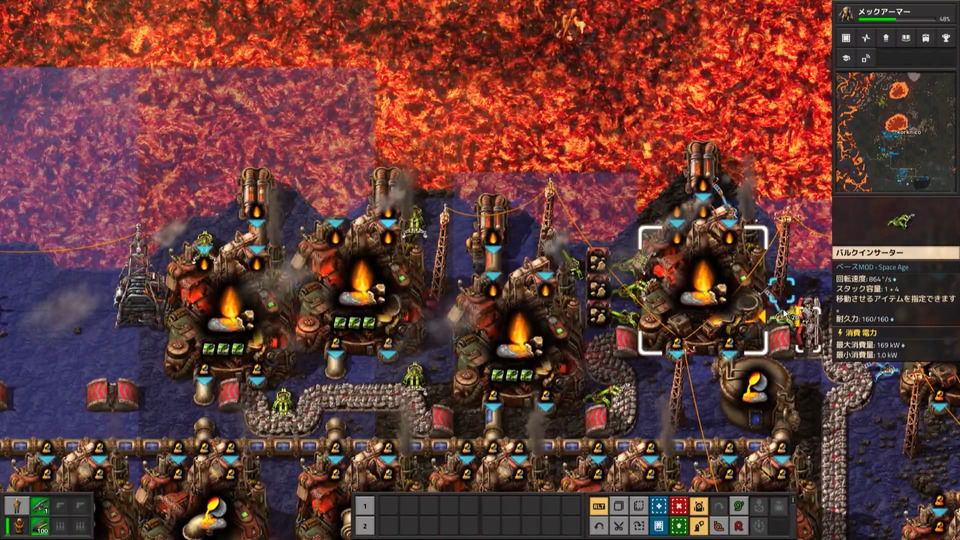Image resolution: width=960 pixels, height=540 pixels.
Task: Select the green spidertron remote icon
Action: (739, 506)
